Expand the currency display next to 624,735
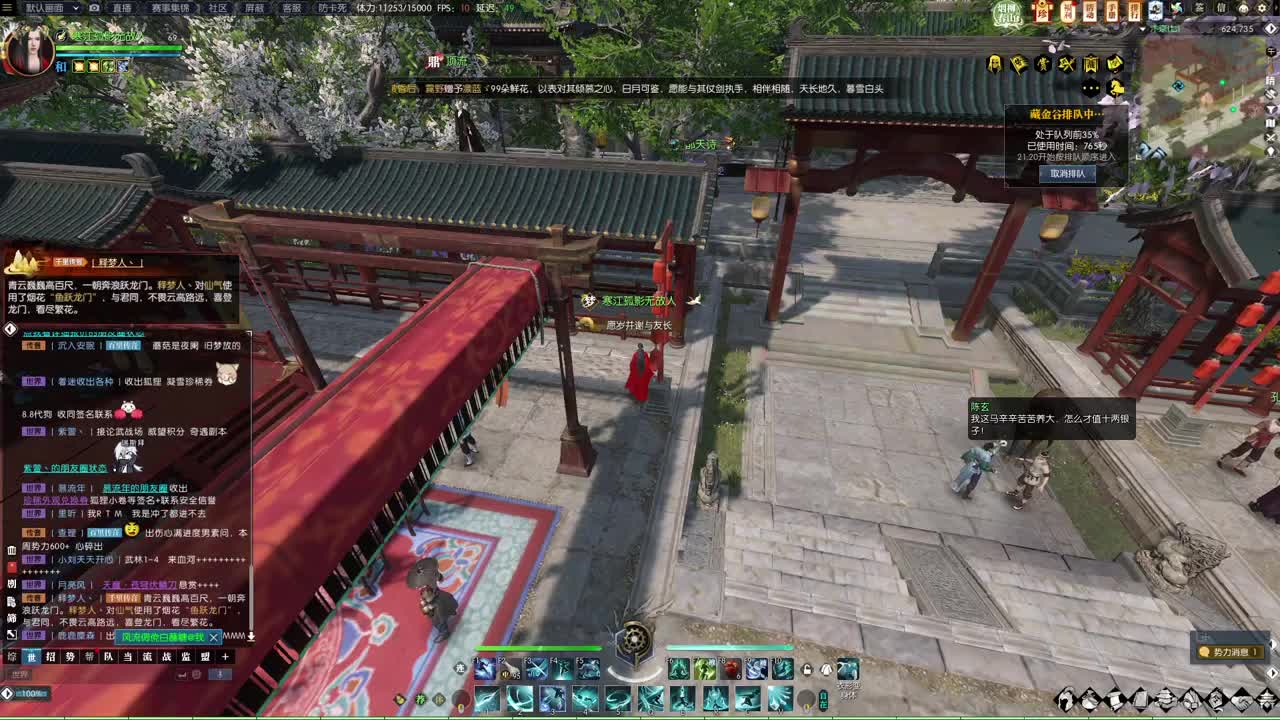 click(x=1271, y=28)
